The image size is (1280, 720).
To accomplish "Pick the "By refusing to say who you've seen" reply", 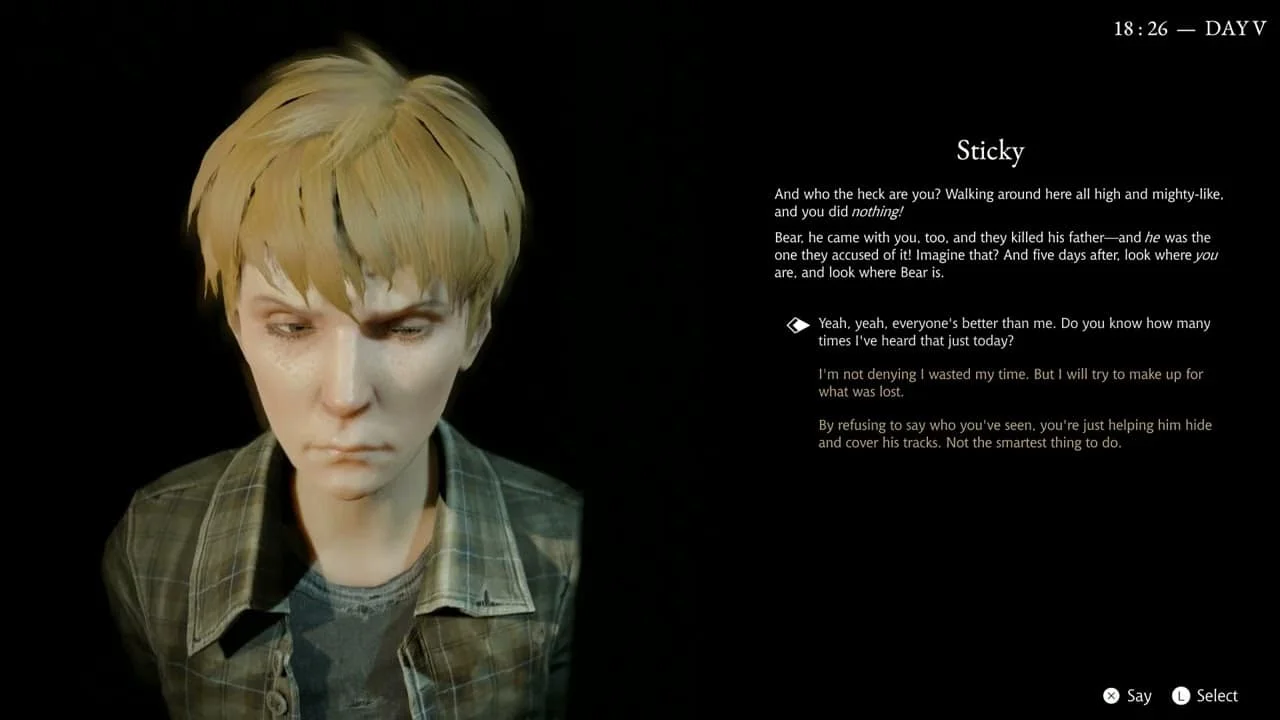I will click(x=1014, y=434).
